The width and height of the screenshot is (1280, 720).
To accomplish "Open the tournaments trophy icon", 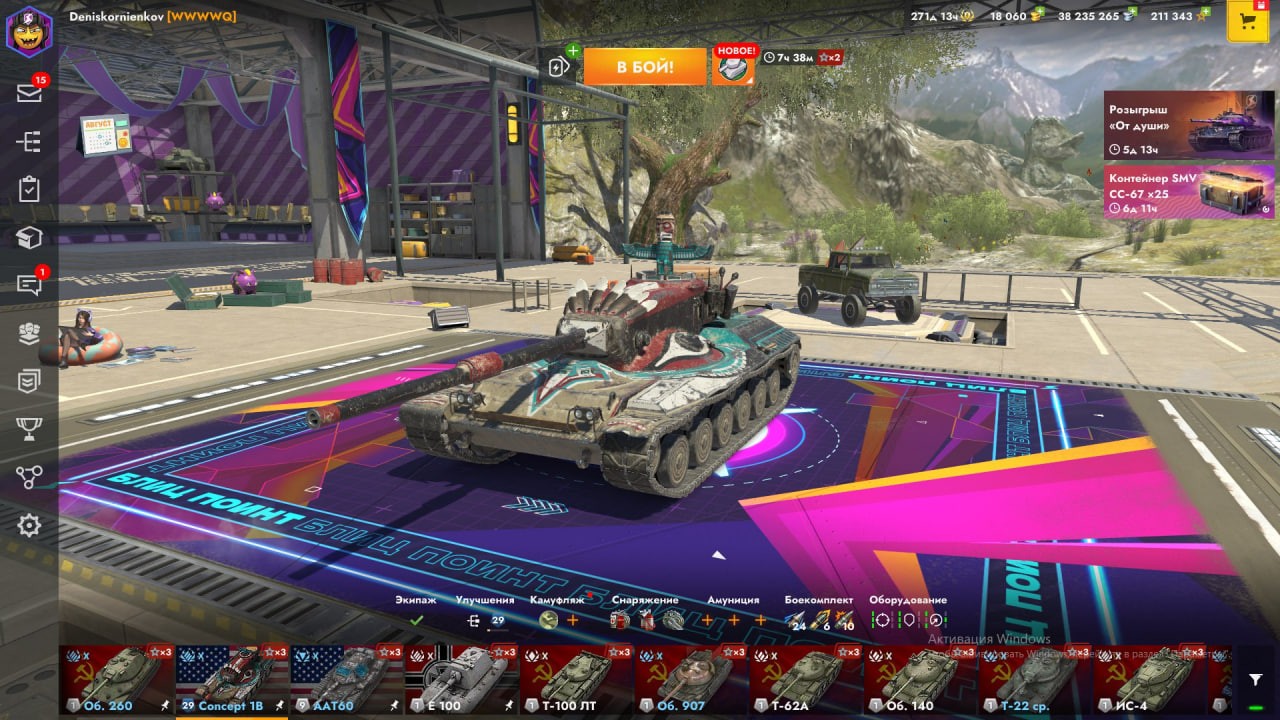I will 29,429.
